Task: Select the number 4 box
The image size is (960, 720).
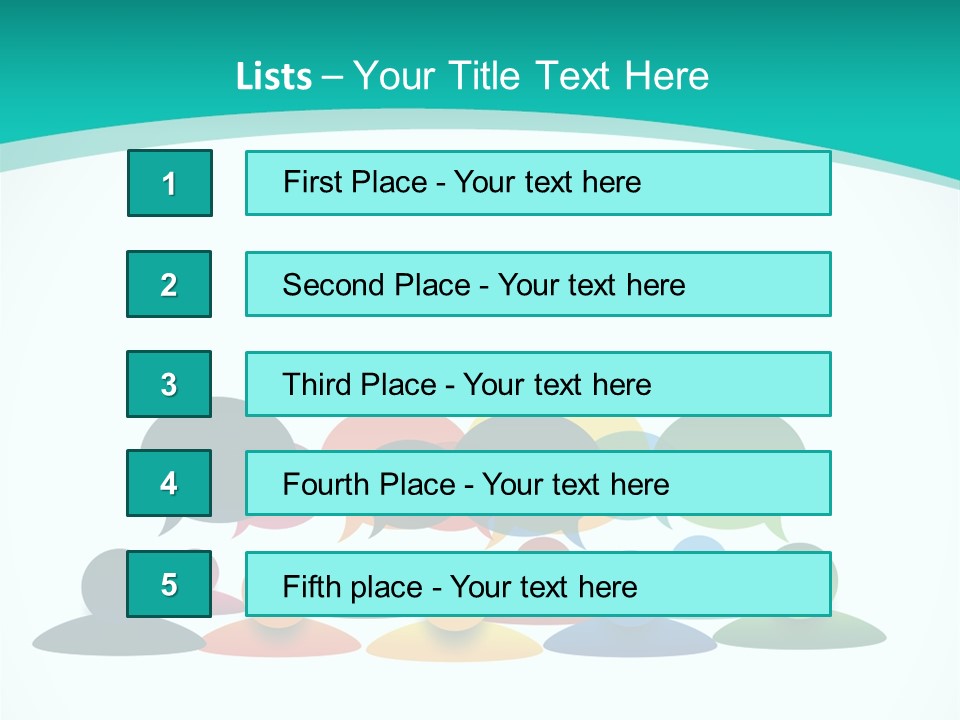Action: [169, 484]
